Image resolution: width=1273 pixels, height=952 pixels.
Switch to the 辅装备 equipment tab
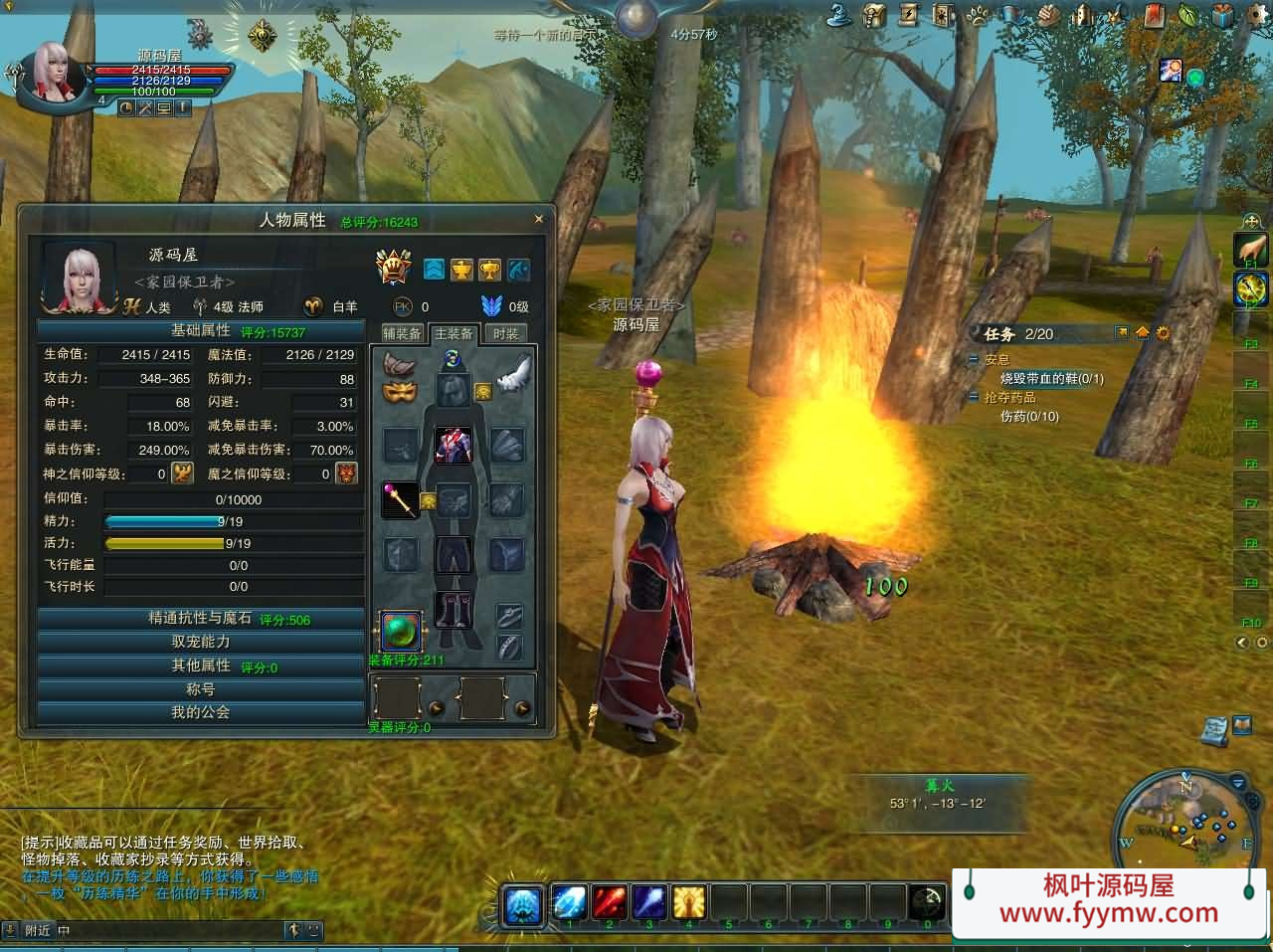pyautogui.click(x=403, y=333)
